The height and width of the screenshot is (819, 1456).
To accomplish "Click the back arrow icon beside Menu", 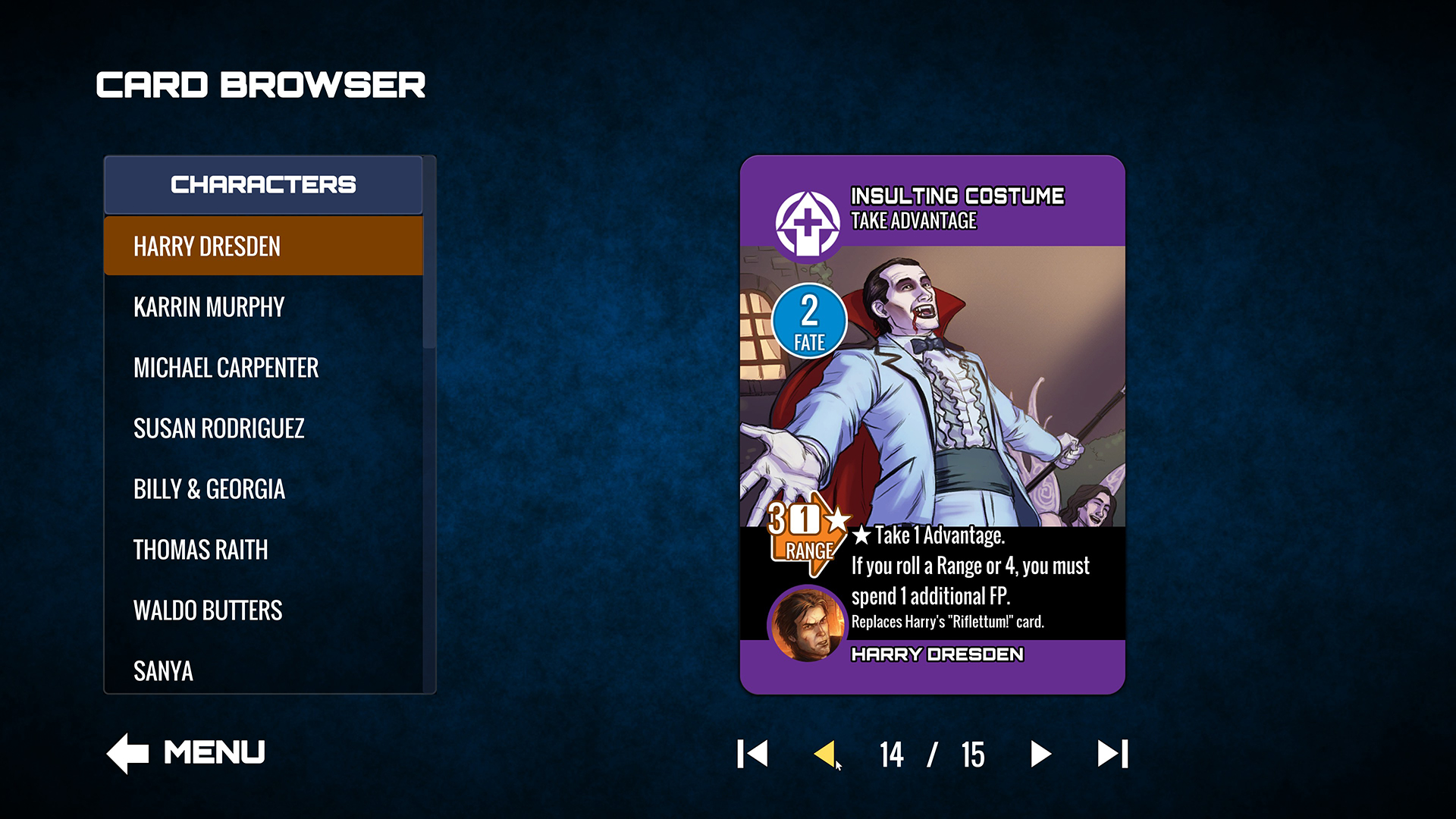I will pos(126,752).
